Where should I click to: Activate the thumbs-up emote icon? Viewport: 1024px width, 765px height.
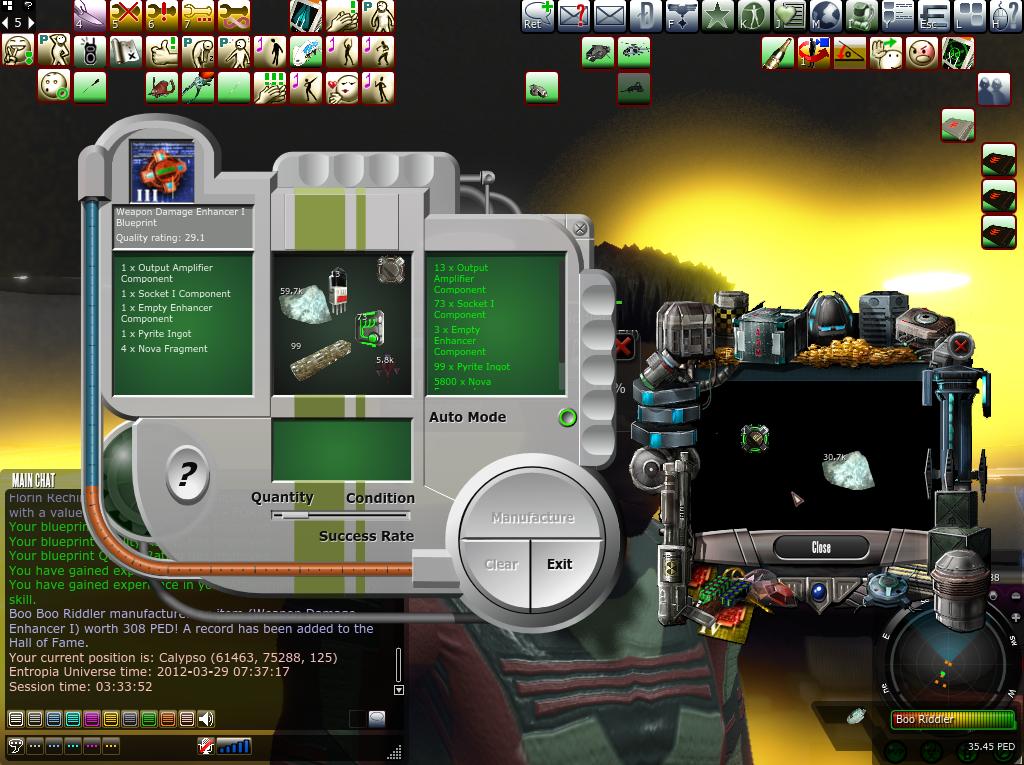[163, 51]
